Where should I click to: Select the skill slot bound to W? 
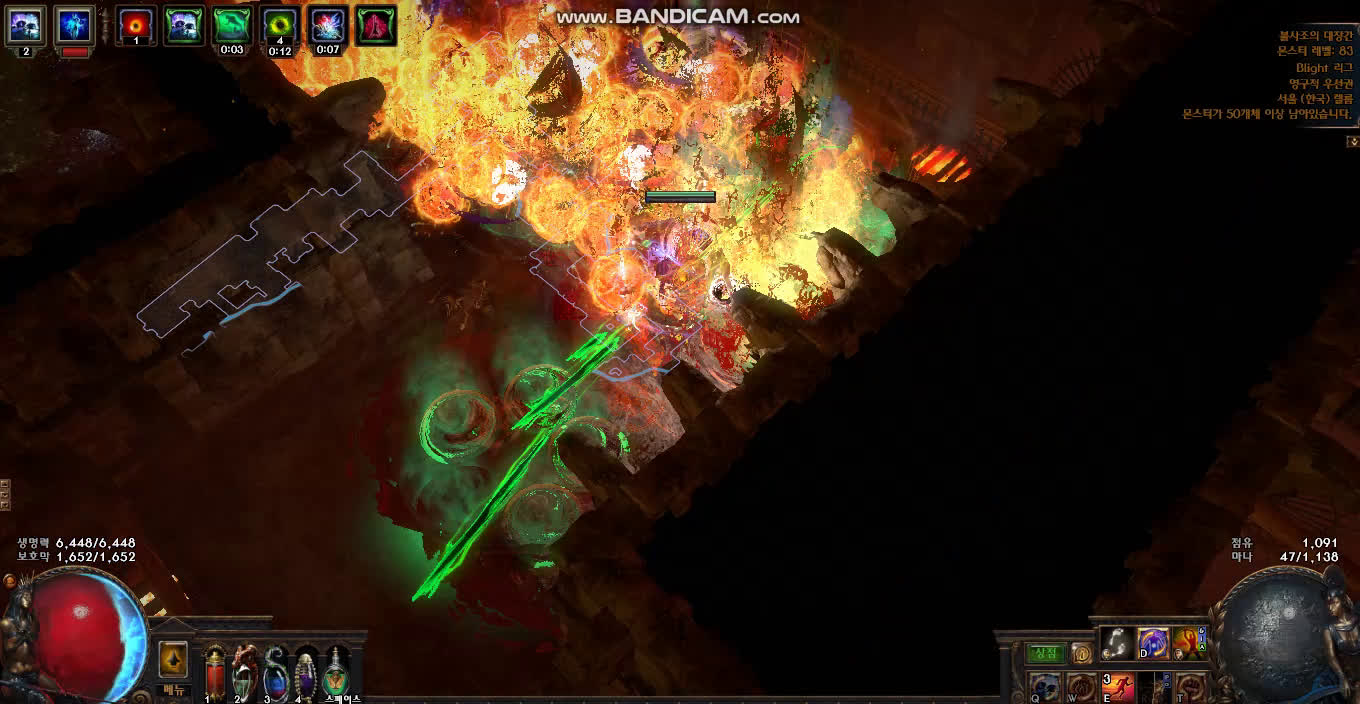[x=1082, y=687]
